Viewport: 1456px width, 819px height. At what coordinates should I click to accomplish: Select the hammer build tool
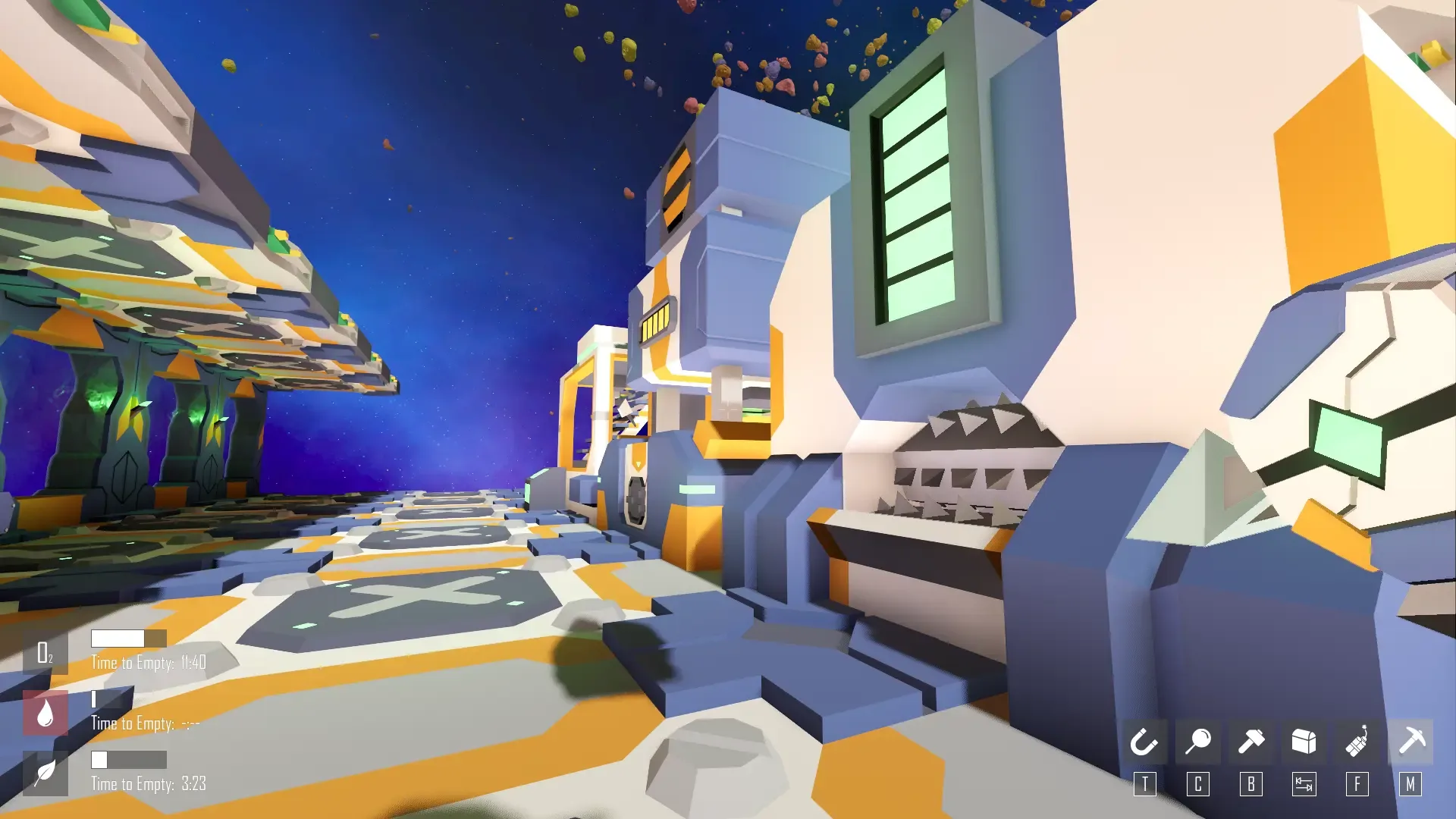(x=1251, y=742)
